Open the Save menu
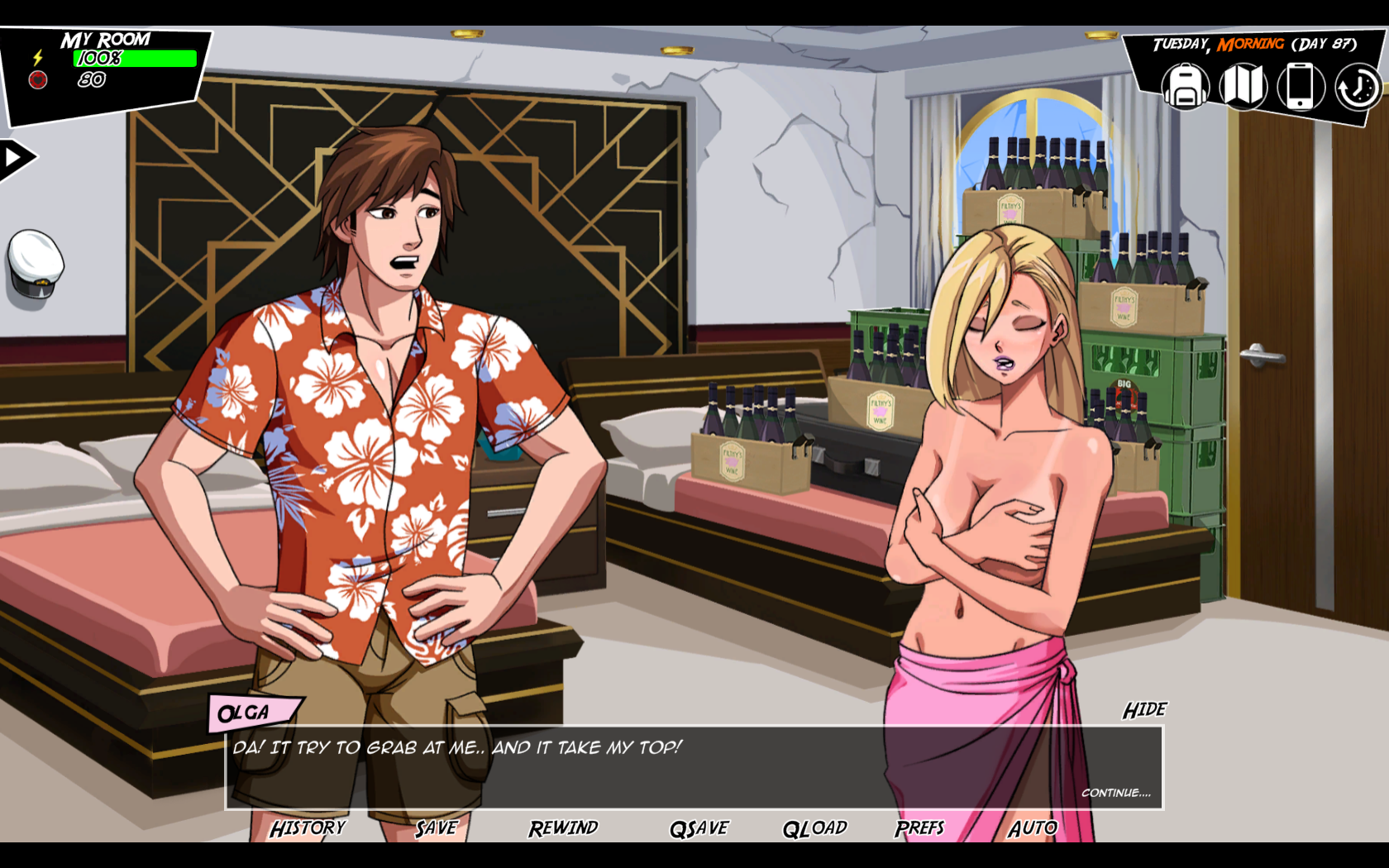The width and height of the screenshot is (1389, 868). [x=437, y=827]
